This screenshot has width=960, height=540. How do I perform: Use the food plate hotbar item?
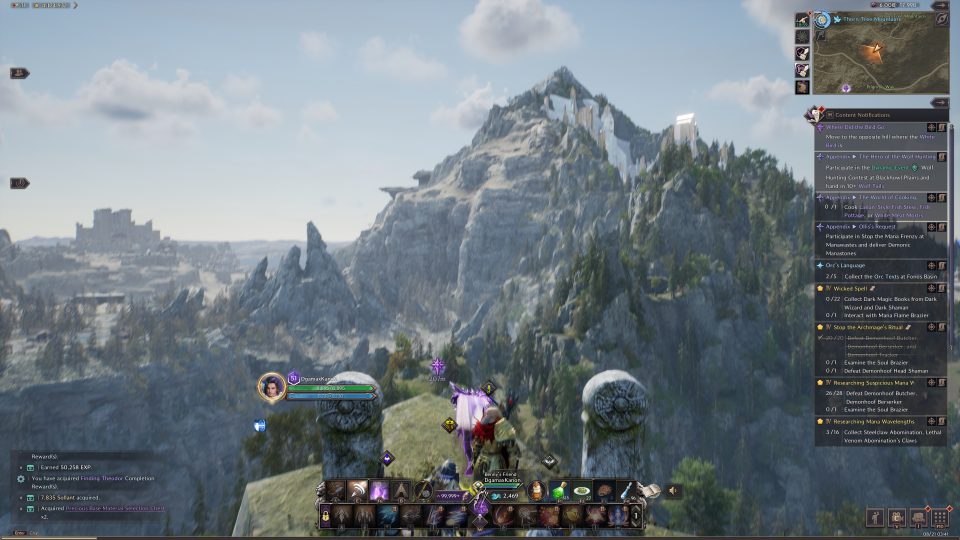click(x=582, y=492)
